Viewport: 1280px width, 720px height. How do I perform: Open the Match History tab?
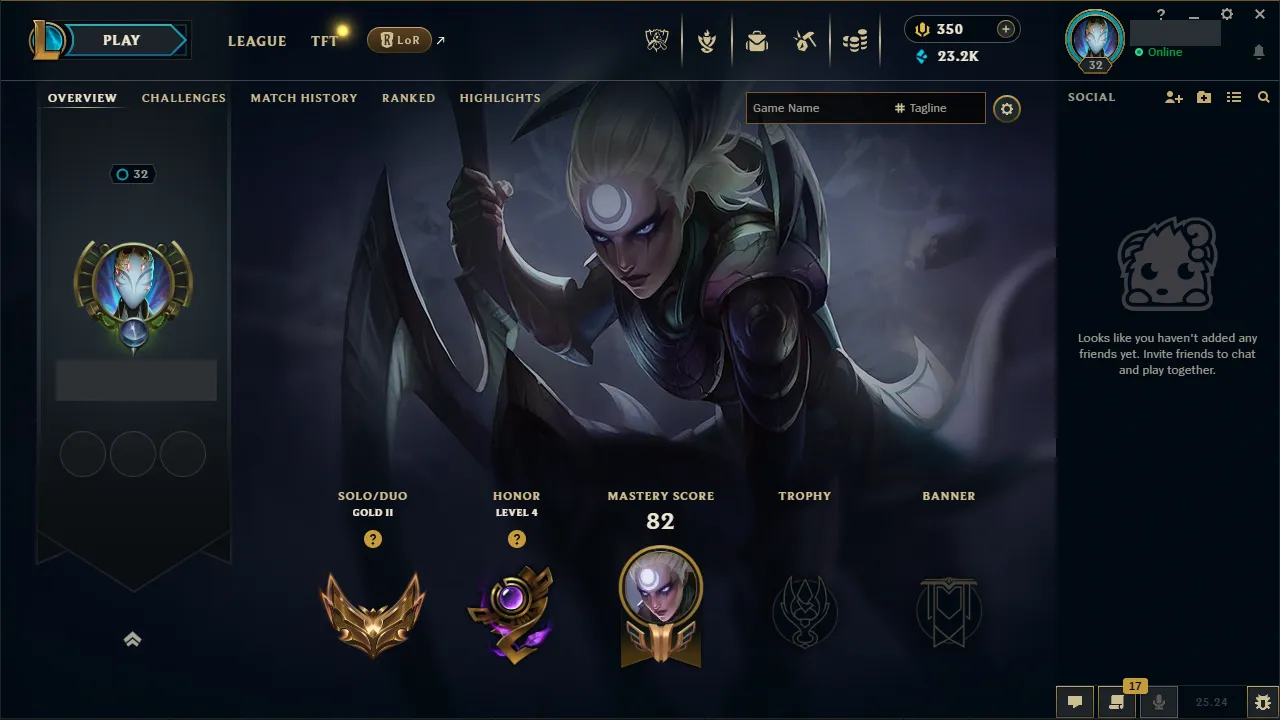click(x=304, y=98)
